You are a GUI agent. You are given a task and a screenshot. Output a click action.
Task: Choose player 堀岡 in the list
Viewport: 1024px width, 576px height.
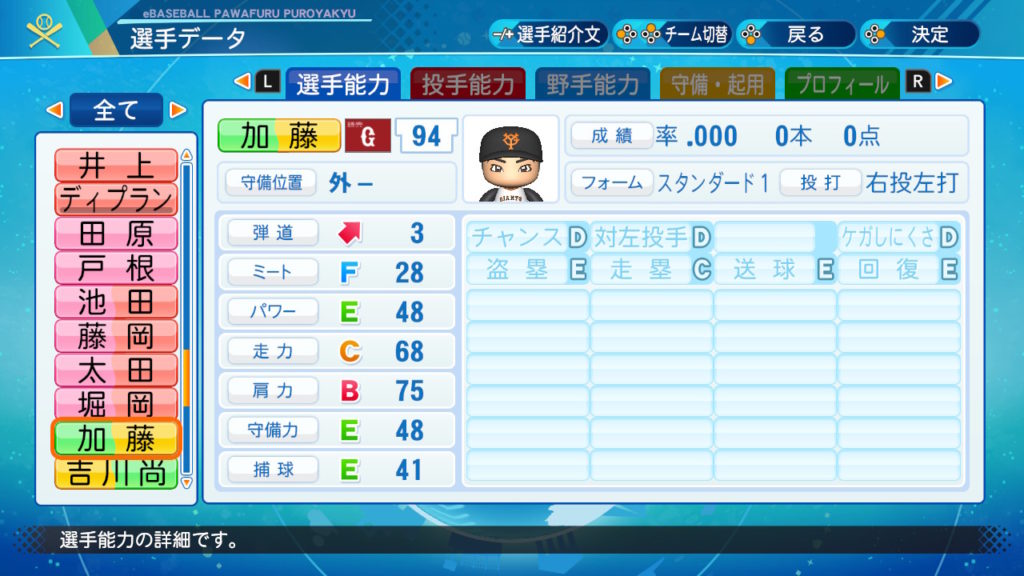(116, 404)
